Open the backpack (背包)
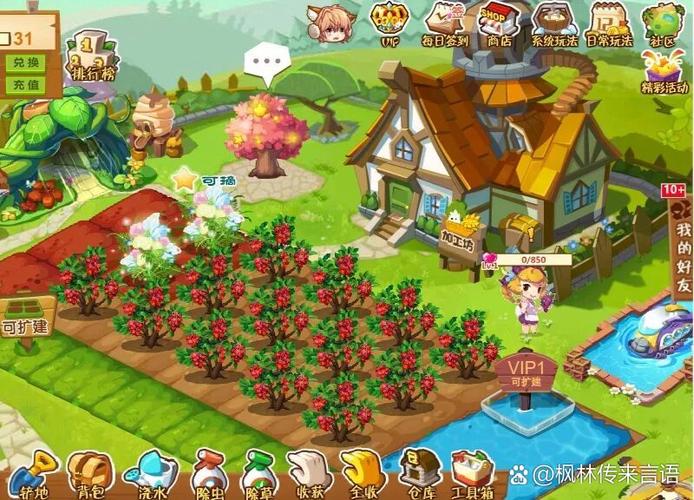 [89, 475]
